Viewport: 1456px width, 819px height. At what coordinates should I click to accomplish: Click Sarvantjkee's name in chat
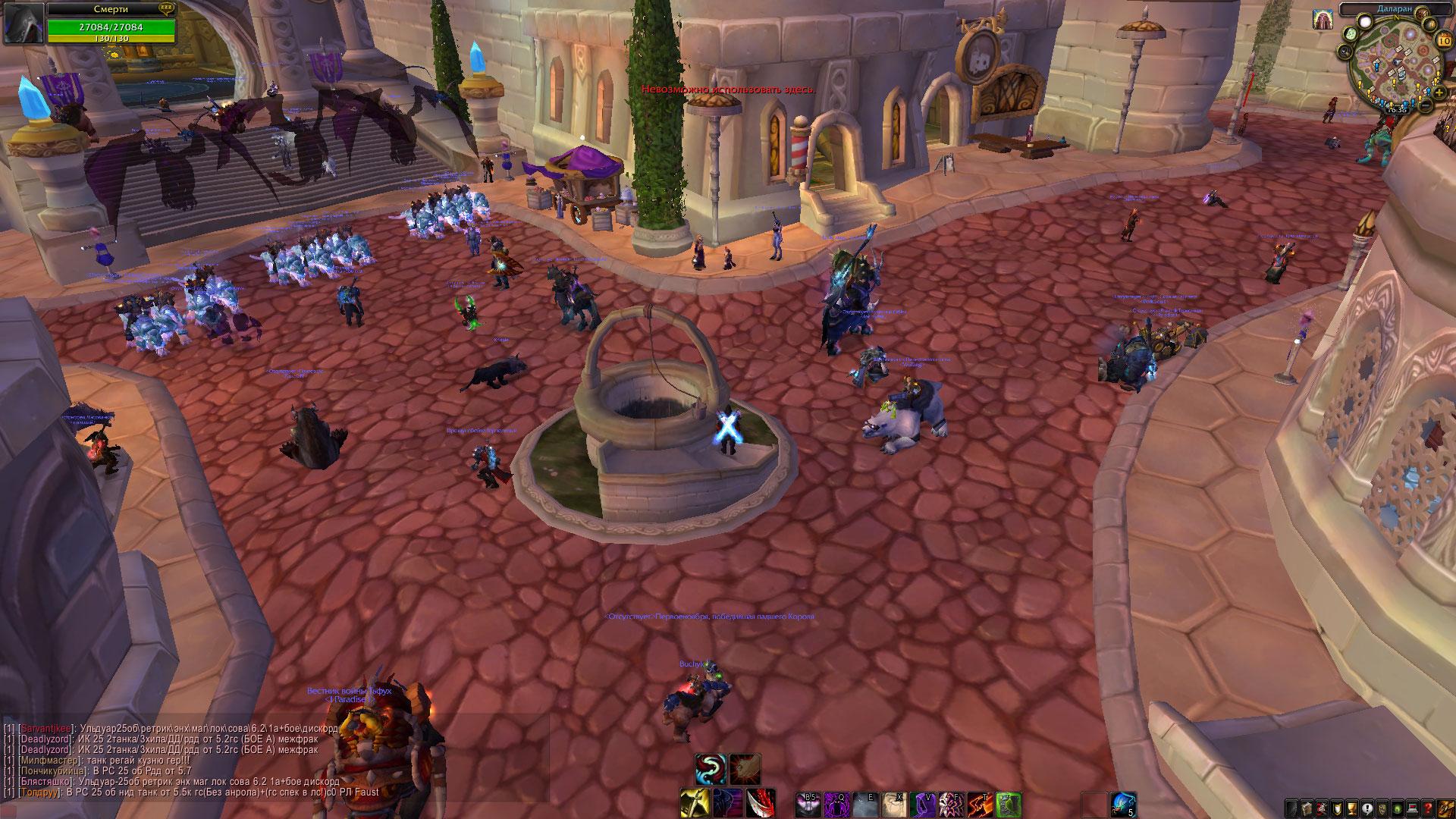pyautogui.click(x=45, y=728)
